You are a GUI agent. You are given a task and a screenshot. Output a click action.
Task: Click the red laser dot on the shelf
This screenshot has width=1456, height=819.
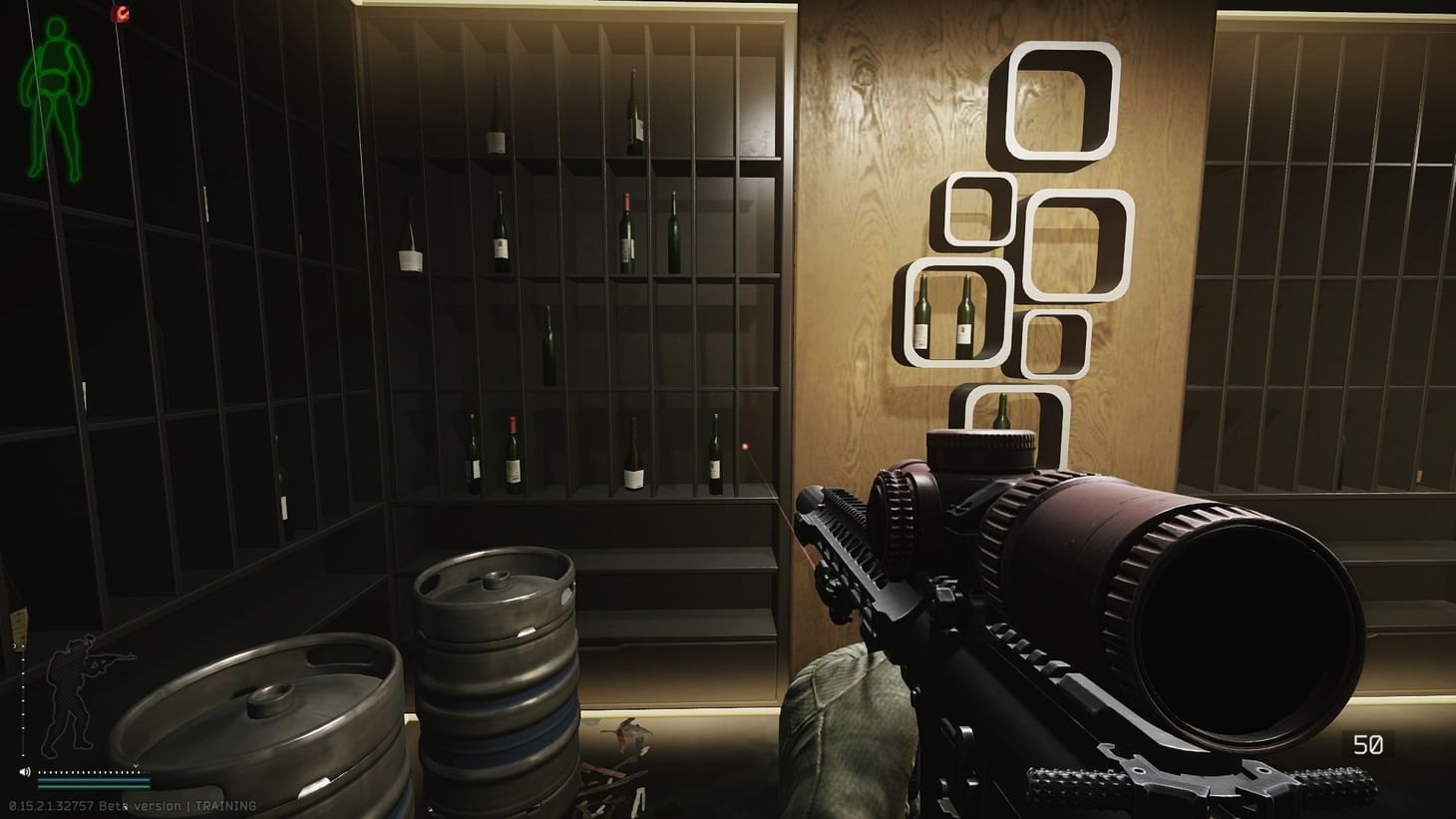[x=743, y=446]
